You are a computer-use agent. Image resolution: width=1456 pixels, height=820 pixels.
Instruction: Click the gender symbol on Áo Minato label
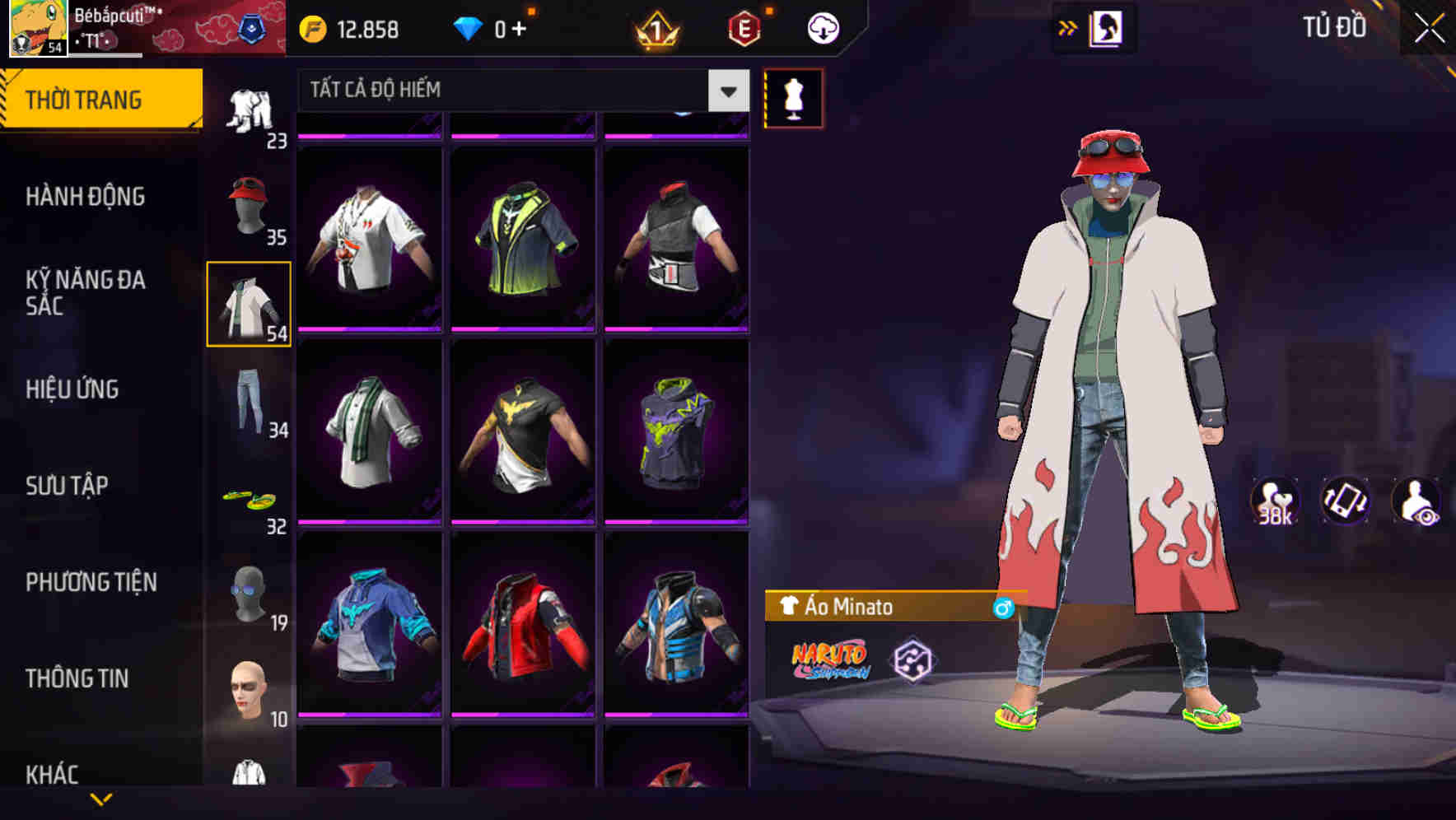[1003, 607]
